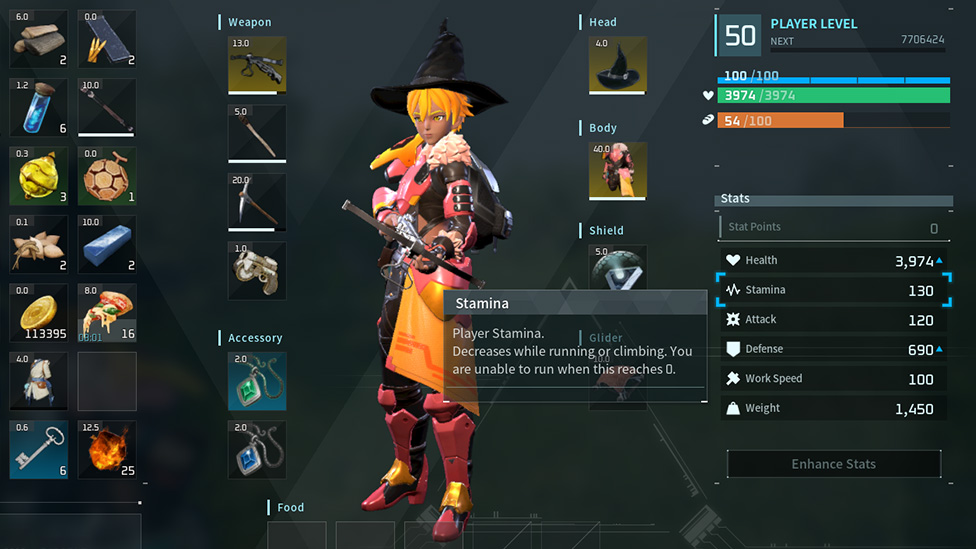Click the gold coin stack

39,313
